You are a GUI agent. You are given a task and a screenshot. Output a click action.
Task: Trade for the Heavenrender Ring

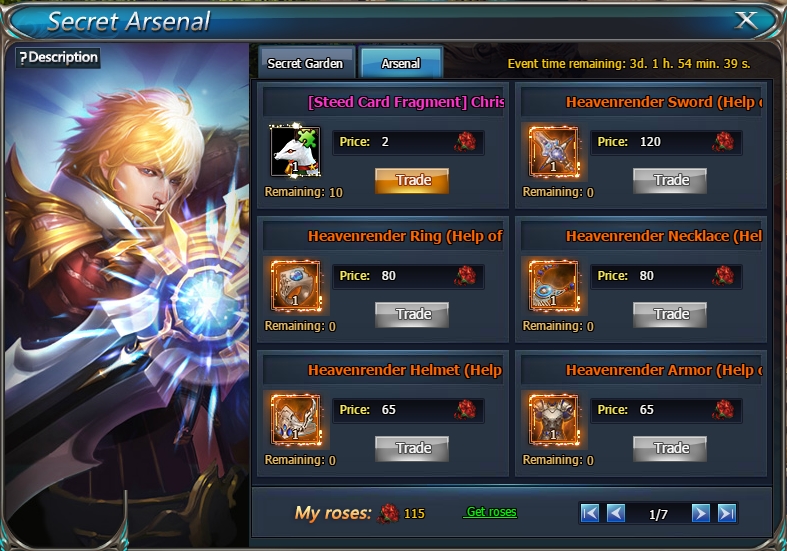pos(412,314)
